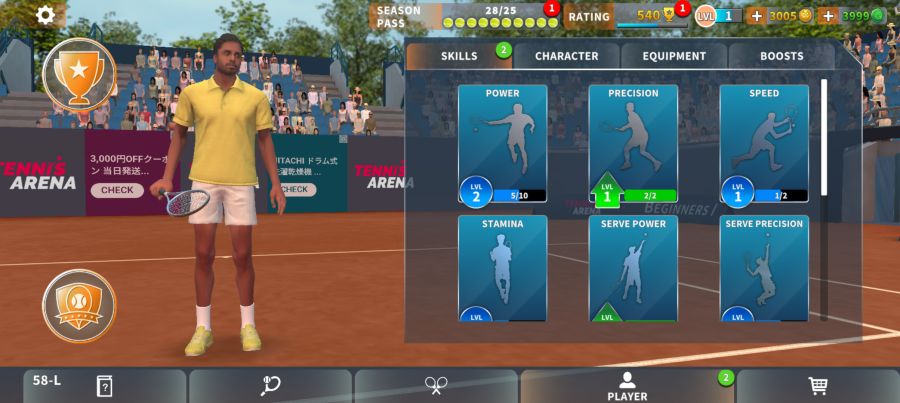Image resolution: width=900 pixels, height=403 pixels.
Task: Buy more green gems
Action: point(828,16)
